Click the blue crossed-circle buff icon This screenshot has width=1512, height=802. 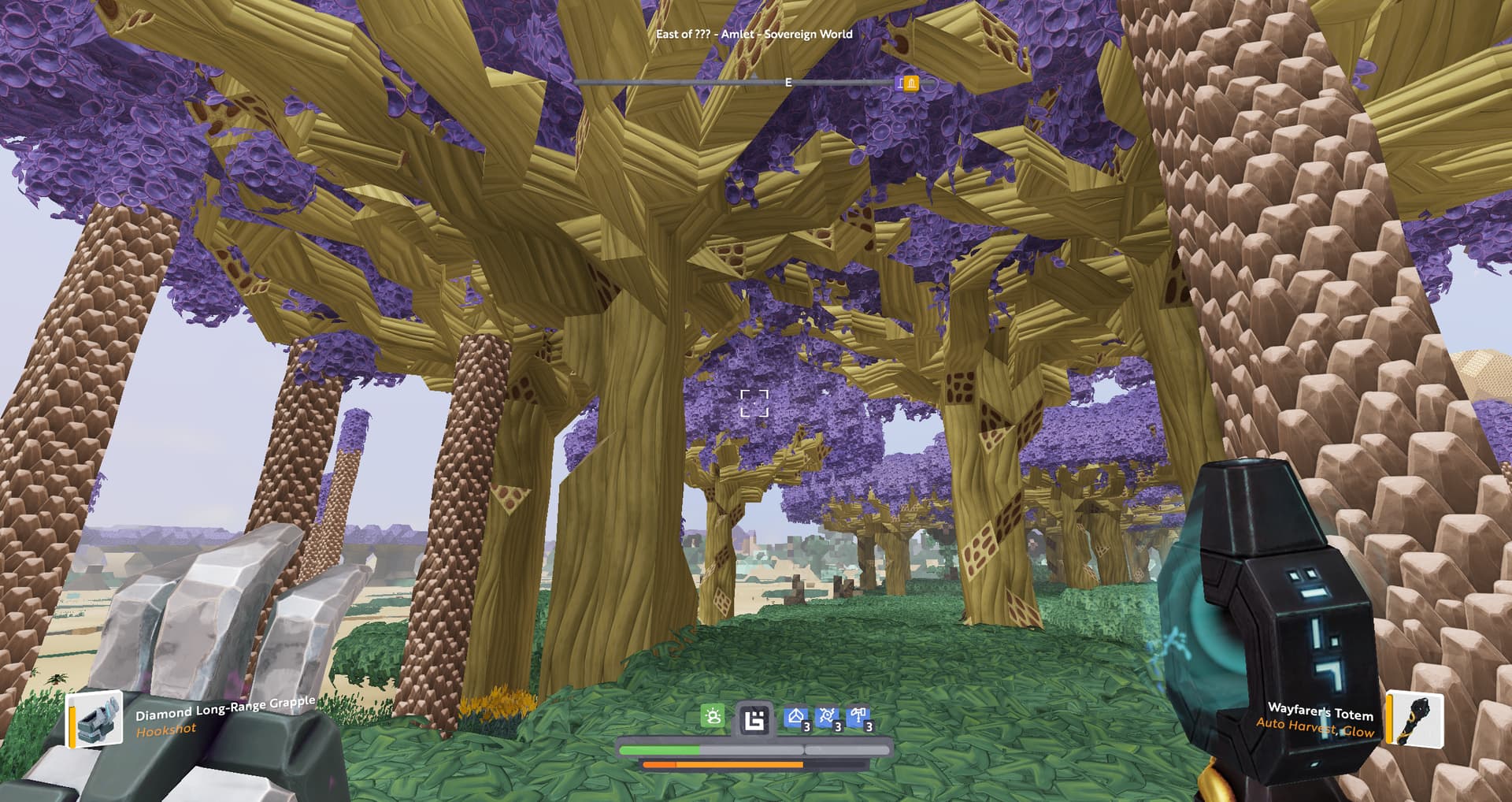(827, 717)
